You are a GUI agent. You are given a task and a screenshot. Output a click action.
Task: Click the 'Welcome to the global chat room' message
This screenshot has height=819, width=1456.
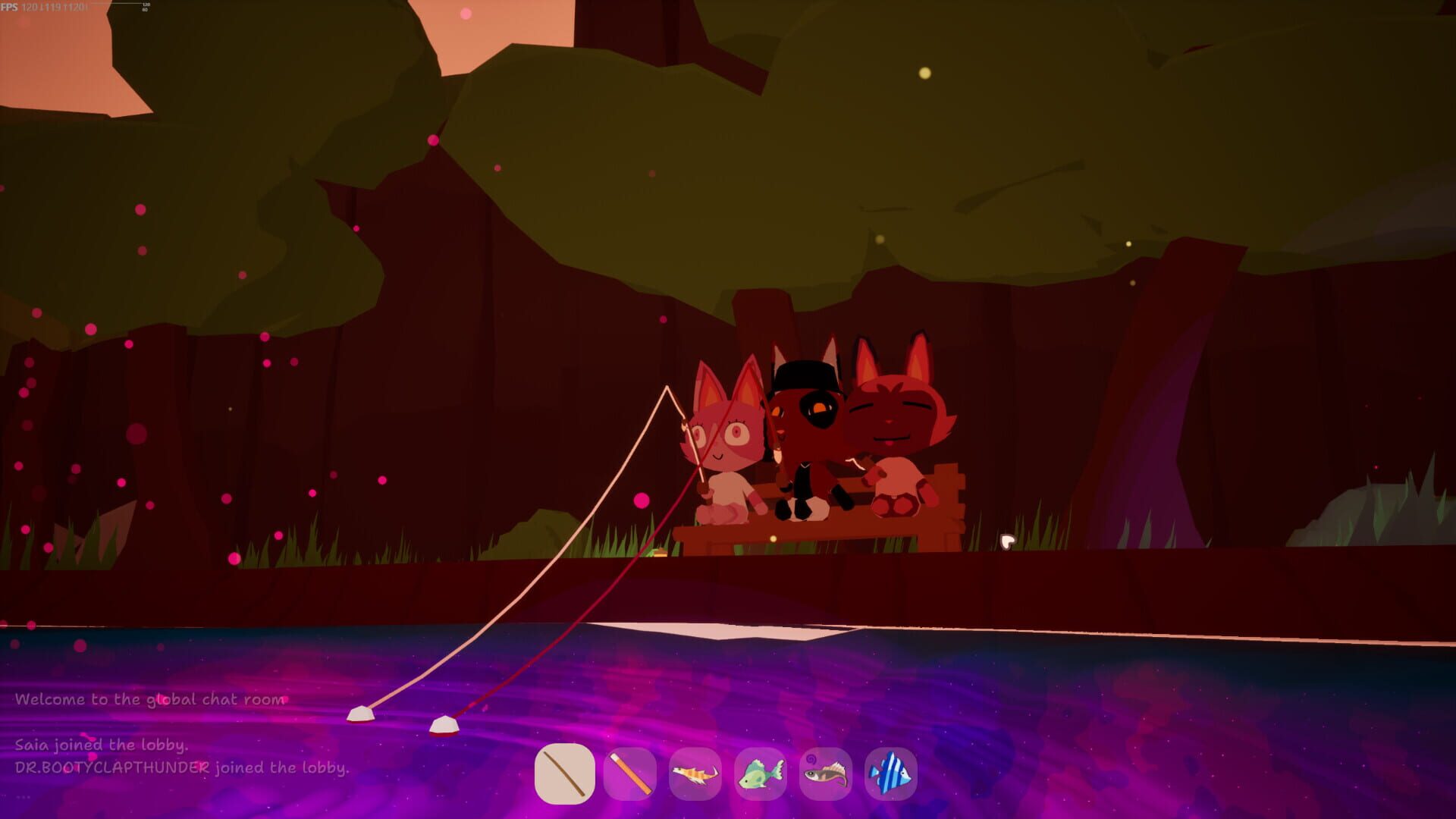152,699
